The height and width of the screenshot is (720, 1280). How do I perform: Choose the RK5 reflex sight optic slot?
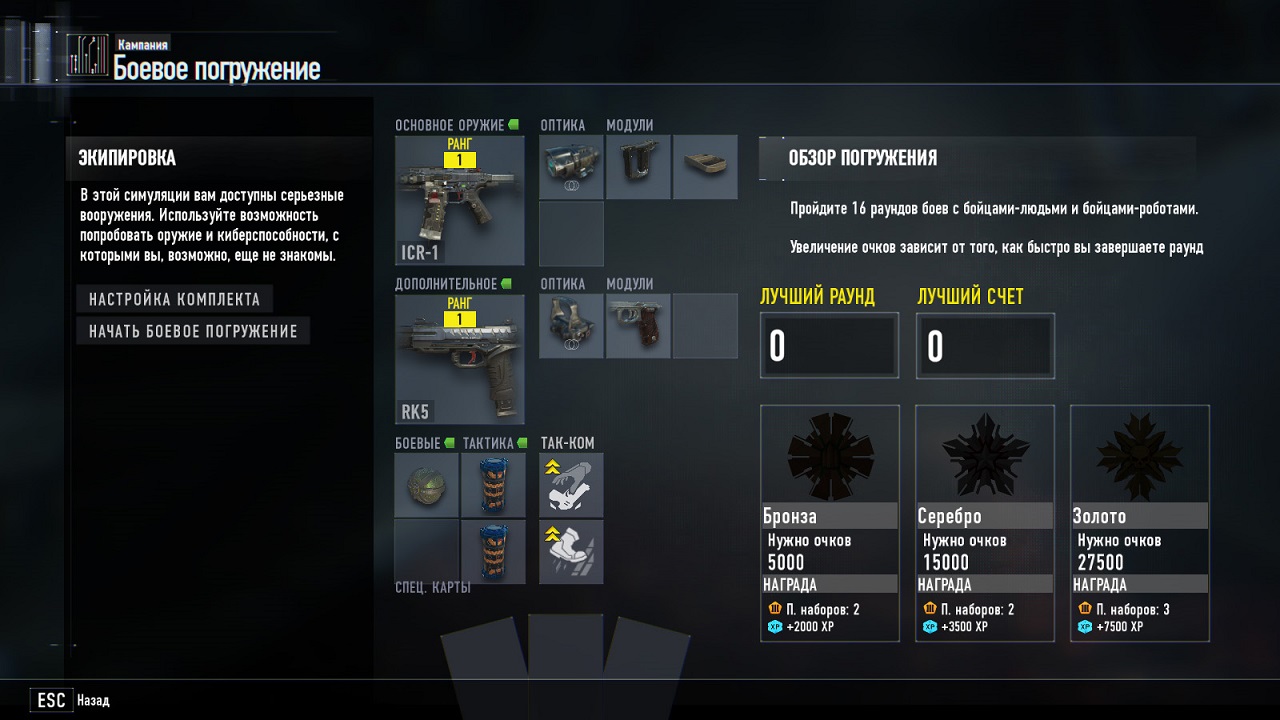pyautogui.click(x=571, y=326)
